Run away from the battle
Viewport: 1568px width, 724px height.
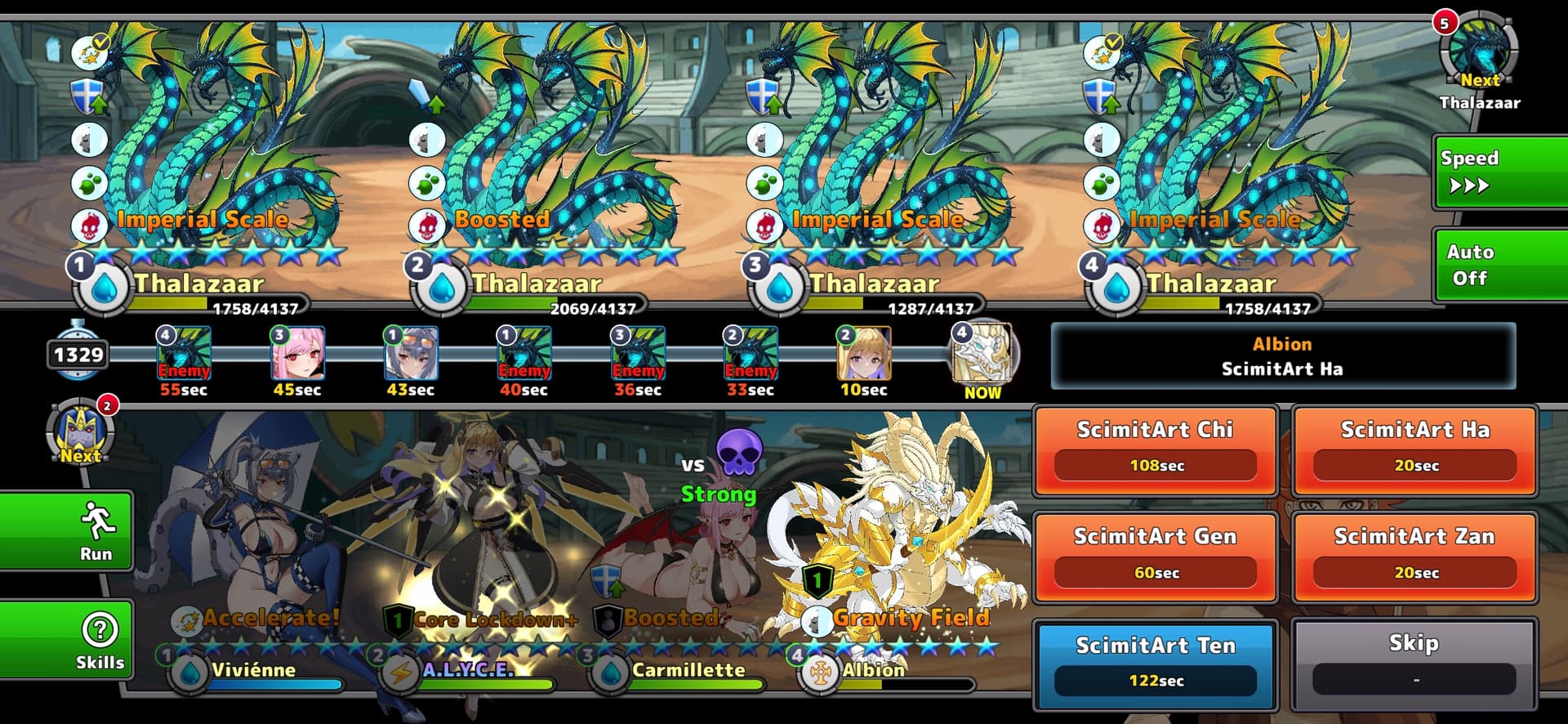(x=67, y=531)
